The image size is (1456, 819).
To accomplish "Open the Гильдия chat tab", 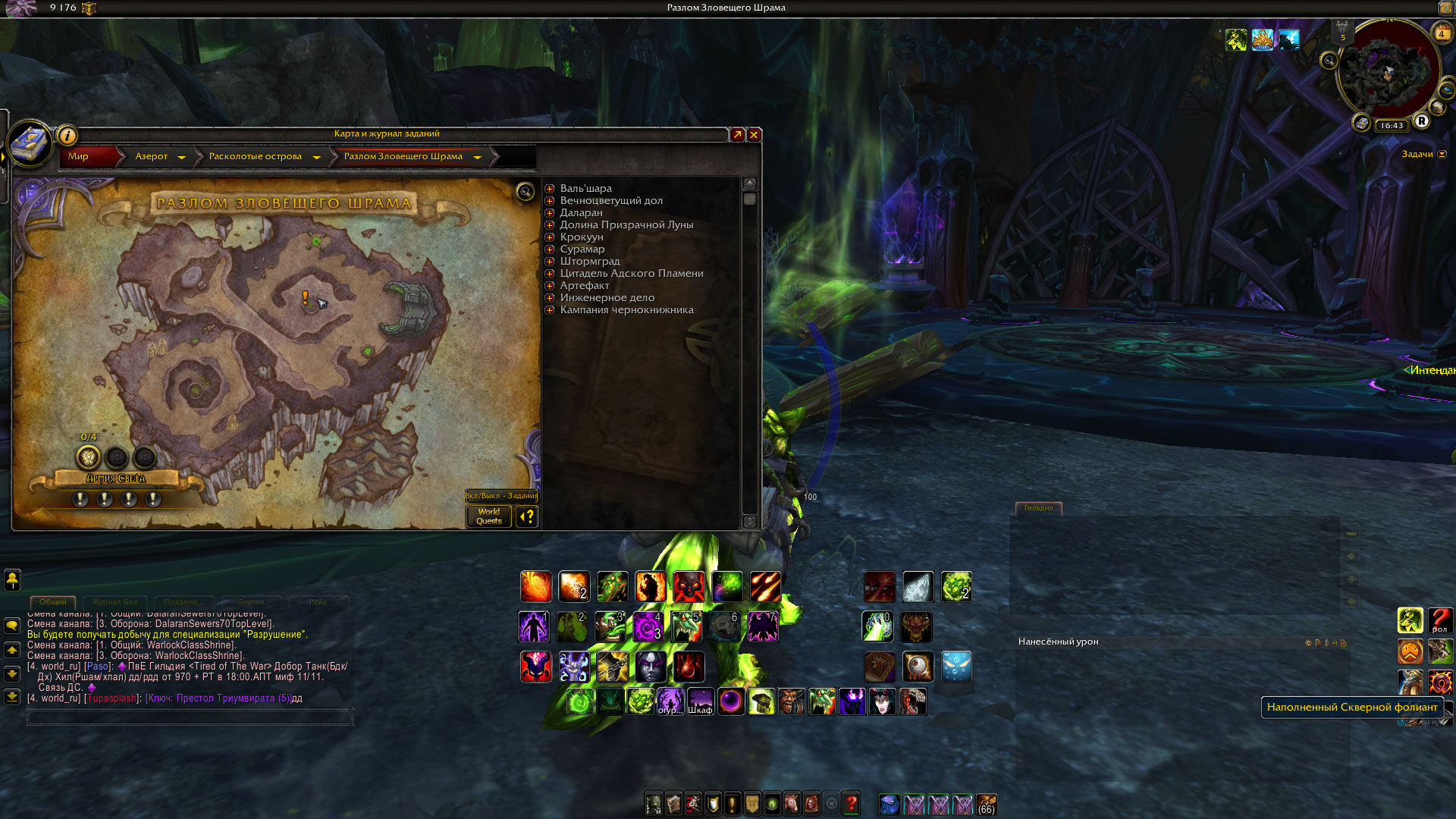I will (x=1038, y=508).
